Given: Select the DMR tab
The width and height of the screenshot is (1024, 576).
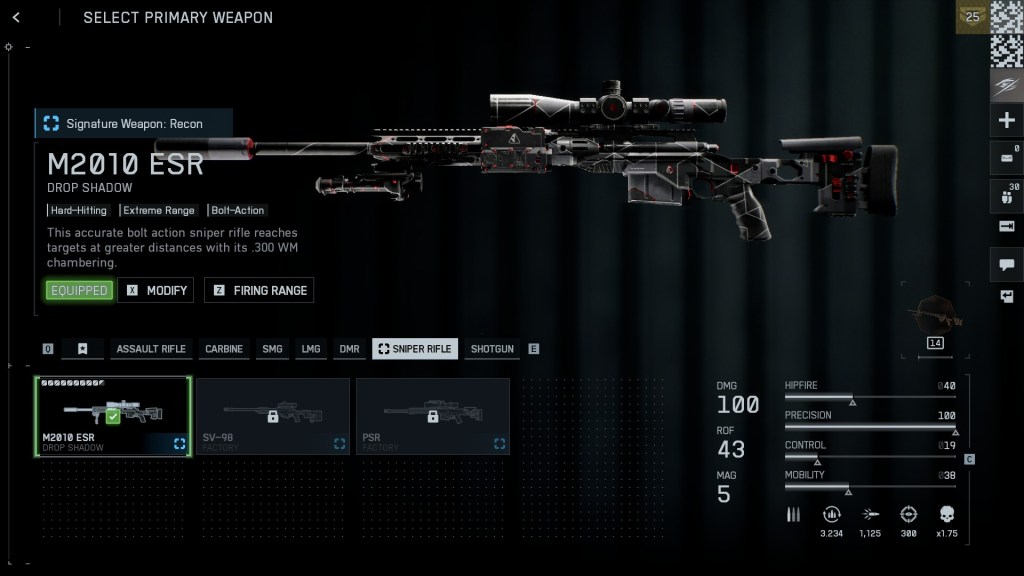Looking at the screenshot, I should click(349, 349).
